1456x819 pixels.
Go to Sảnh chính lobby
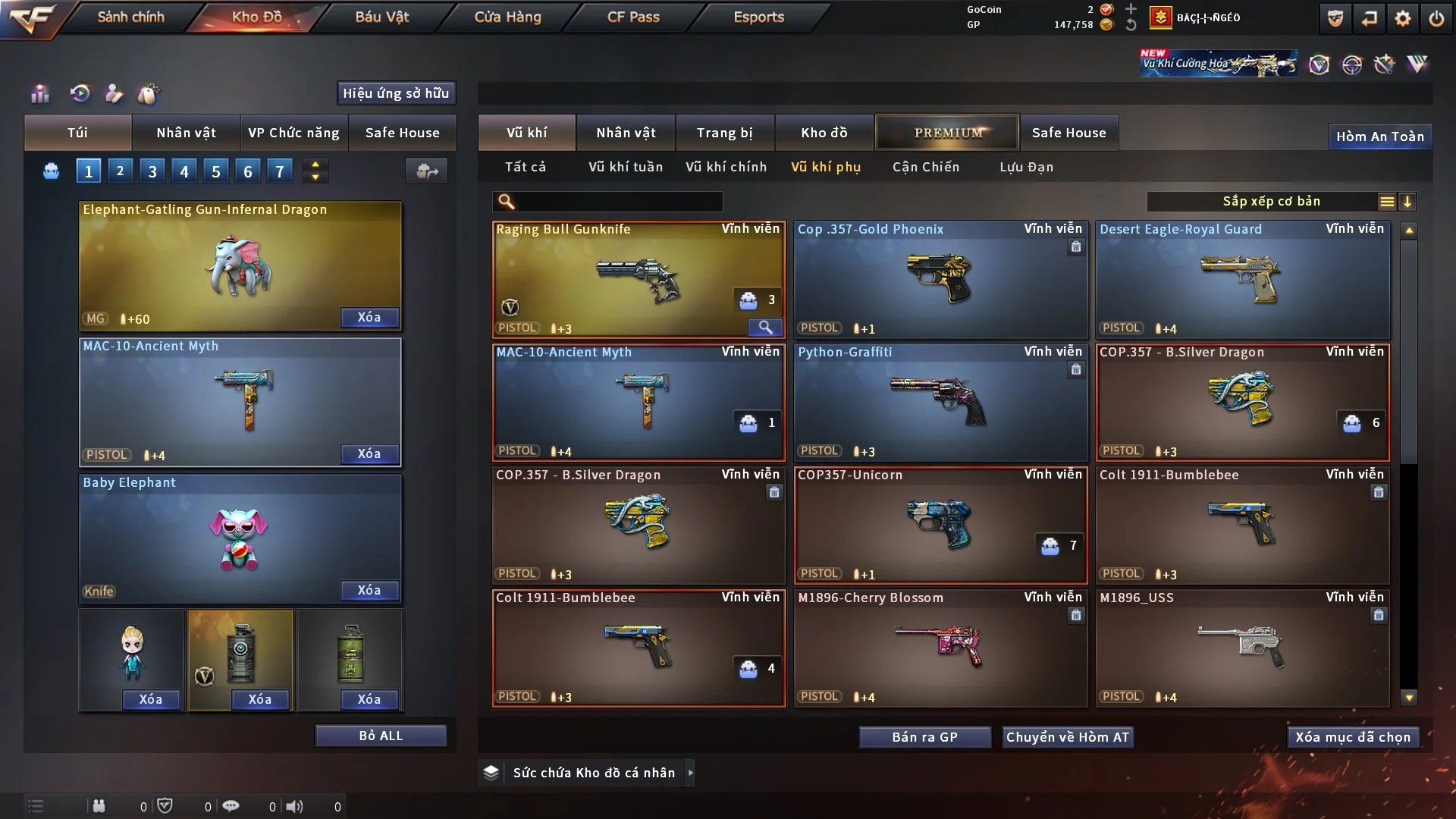[130, 17]
